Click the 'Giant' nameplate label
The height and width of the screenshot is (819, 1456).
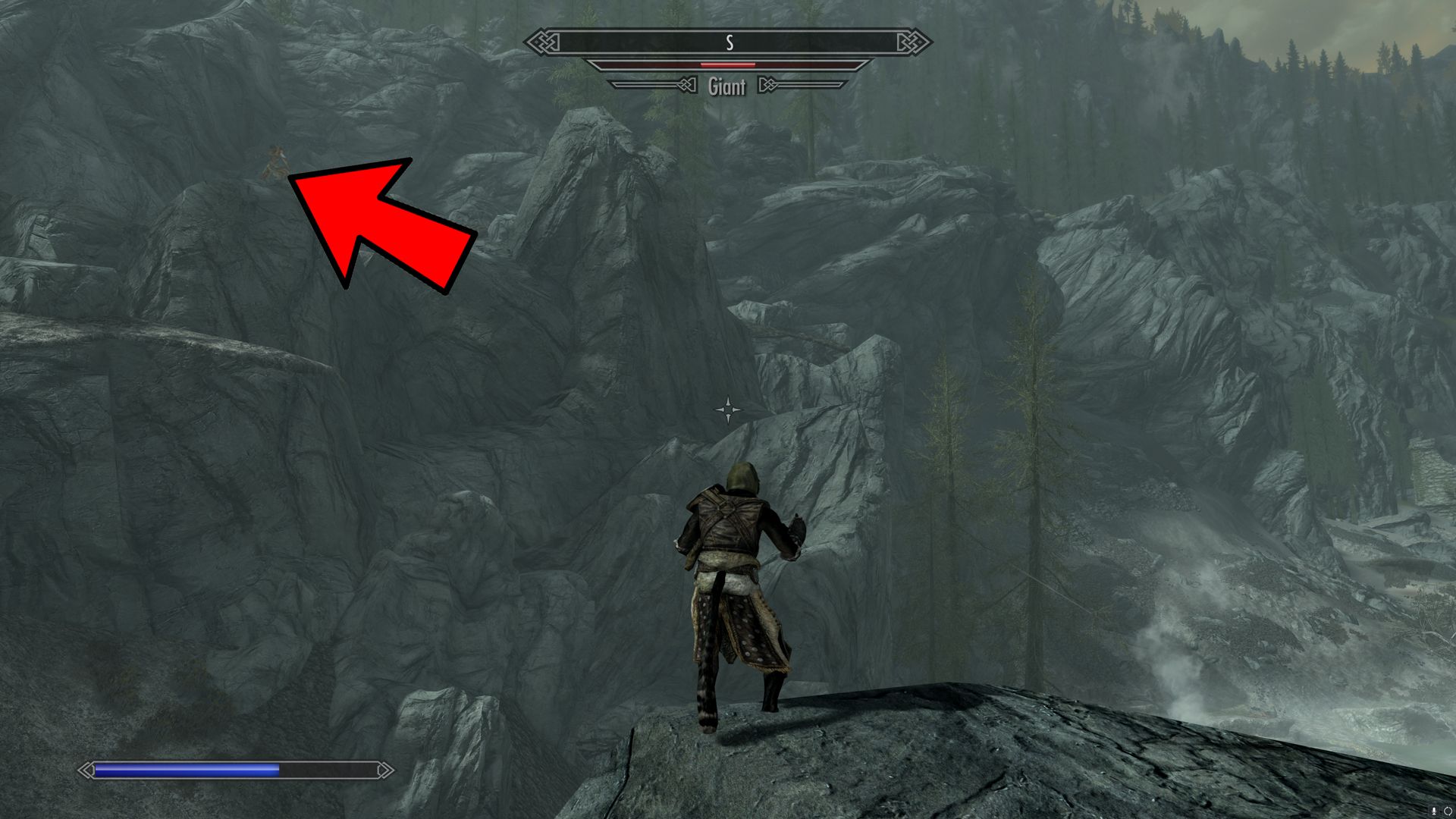pyautogui.click(x=729, y=87)
